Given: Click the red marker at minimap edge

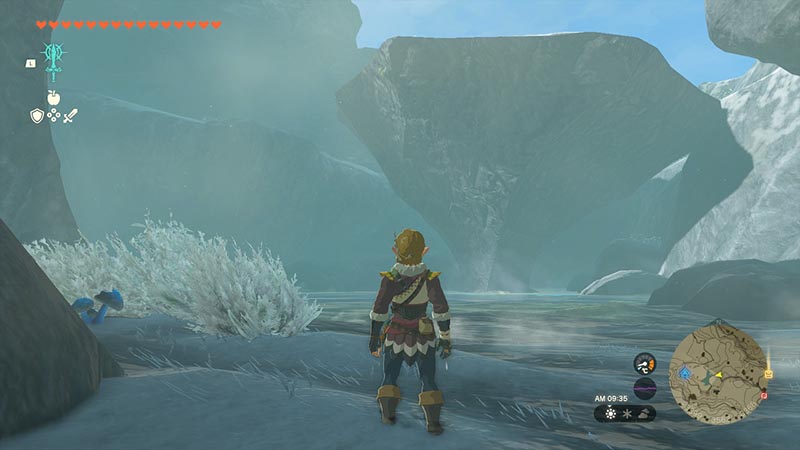Looking at the screenshot, I should click(763, 396).
